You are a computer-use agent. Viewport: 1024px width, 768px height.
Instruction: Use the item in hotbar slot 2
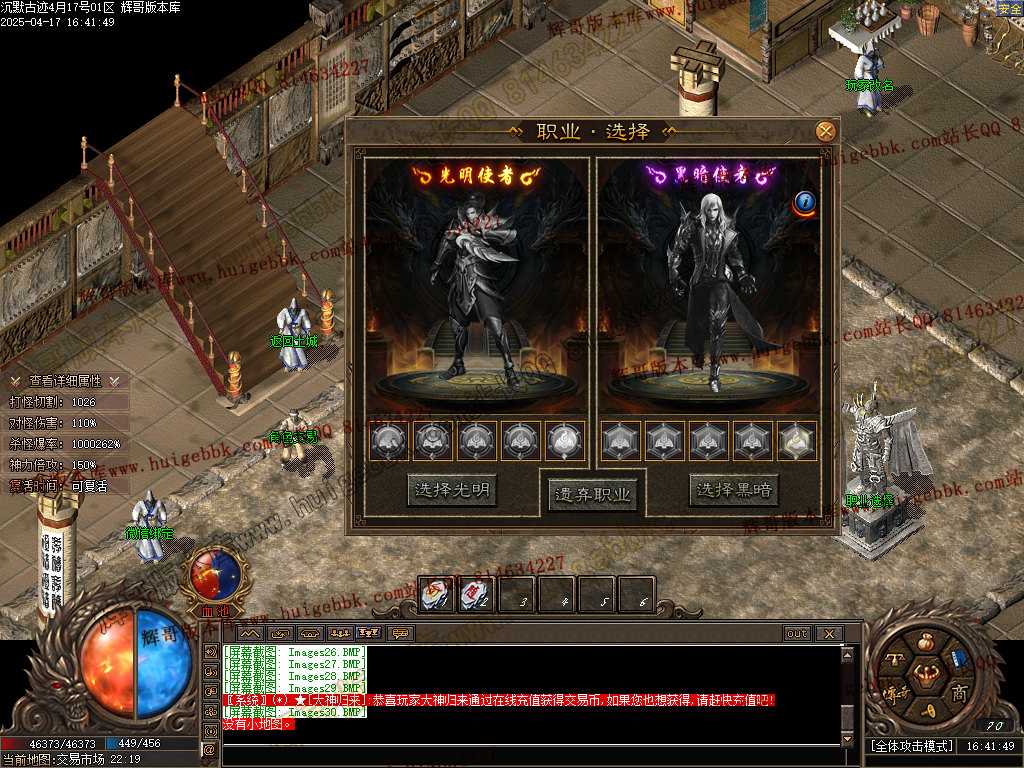[x=476, y=595]
